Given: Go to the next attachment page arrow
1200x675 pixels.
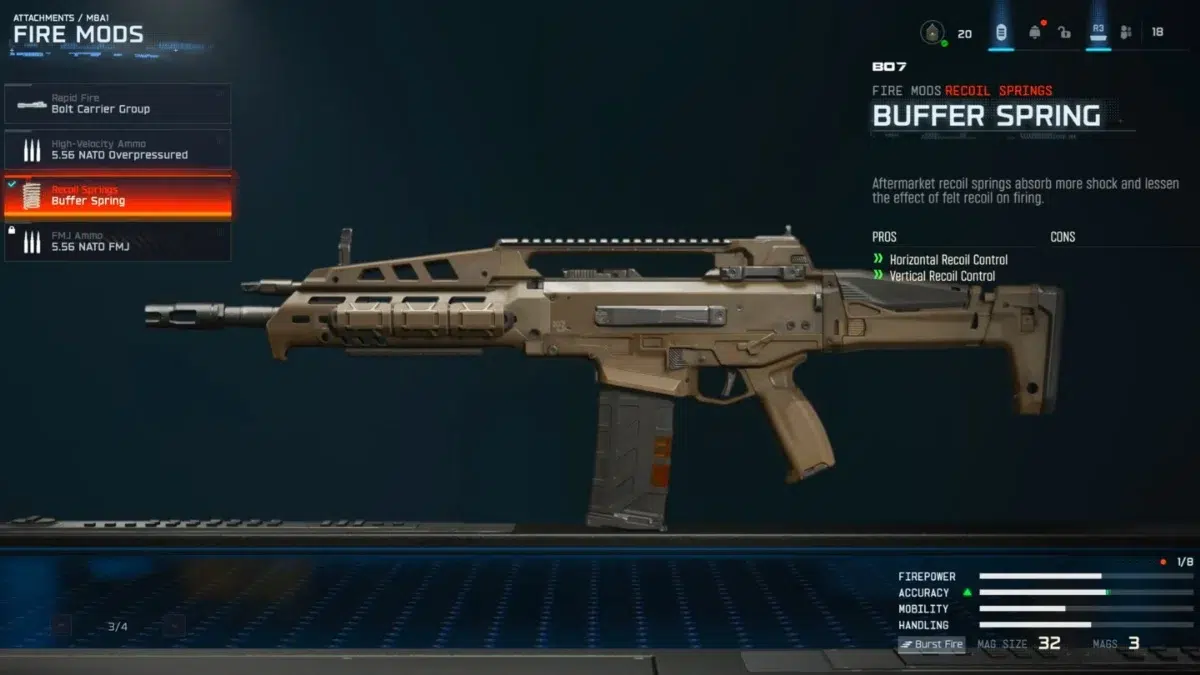Looking at the screenshot, I should pos(173,627).
